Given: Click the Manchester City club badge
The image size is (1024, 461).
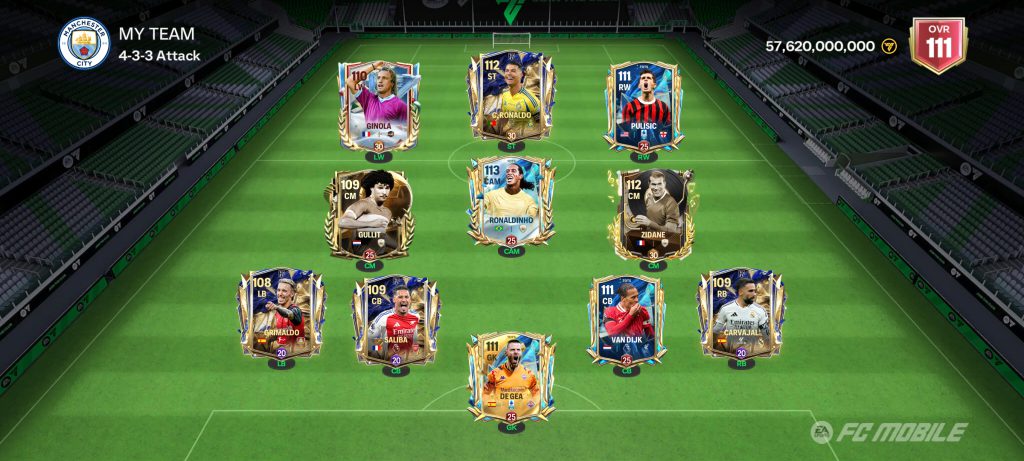Looking at the screenshot, I should (x=84, y=44).
